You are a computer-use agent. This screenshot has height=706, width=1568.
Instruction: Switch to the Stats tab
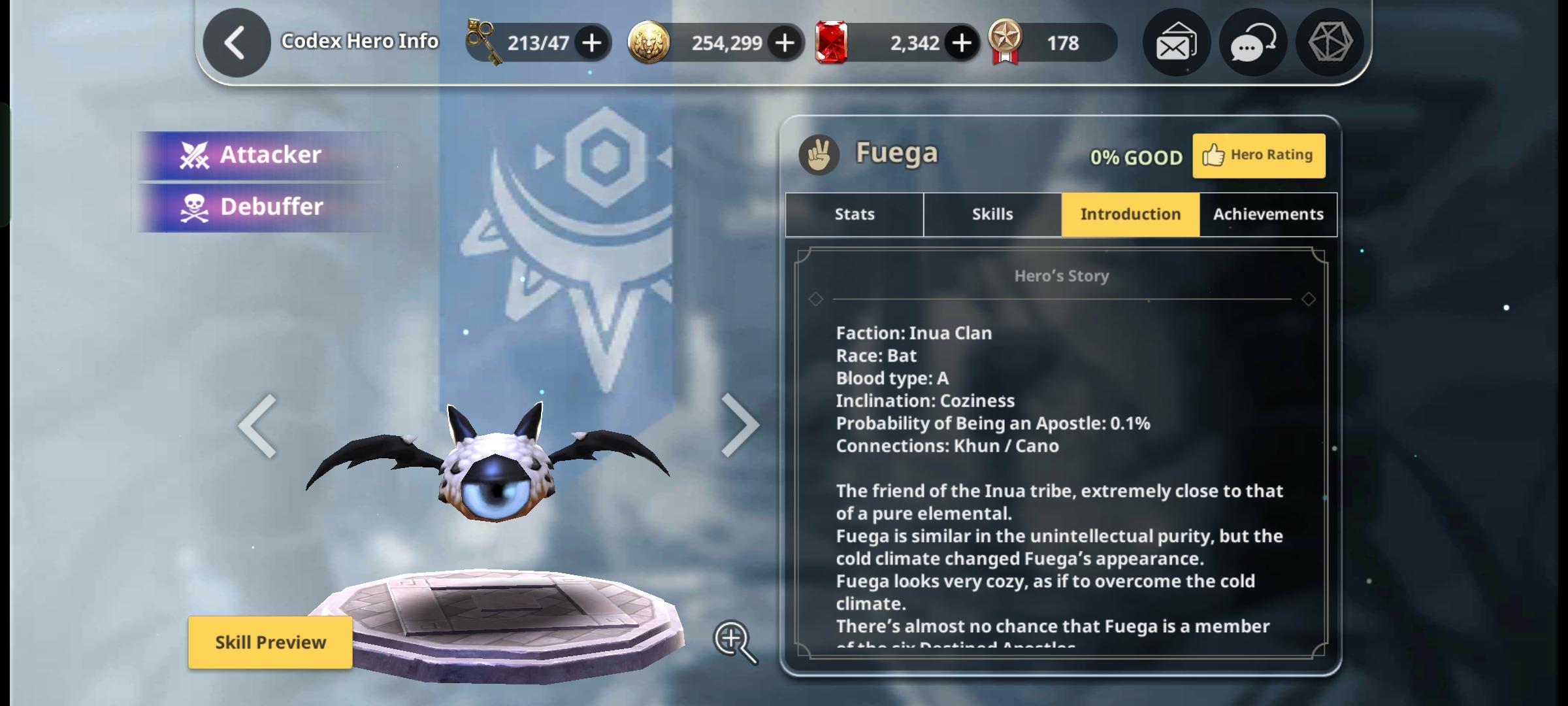854,214
